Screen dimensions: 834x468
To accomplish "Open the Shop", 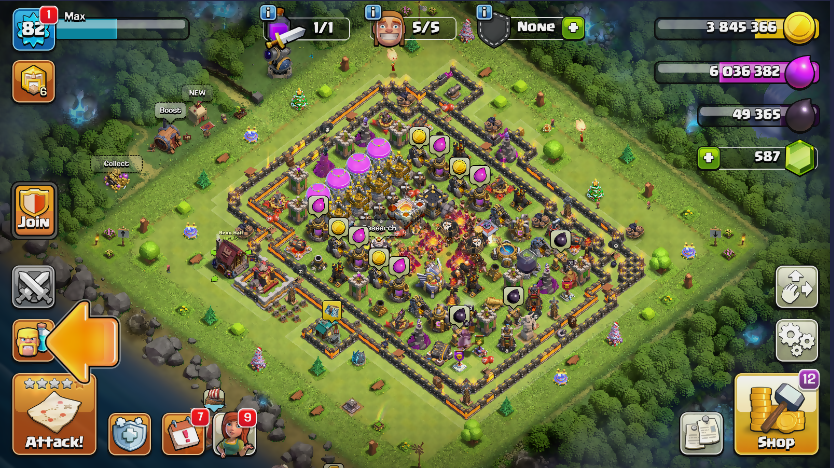I will pyautogui.click(x=776, y=416).
